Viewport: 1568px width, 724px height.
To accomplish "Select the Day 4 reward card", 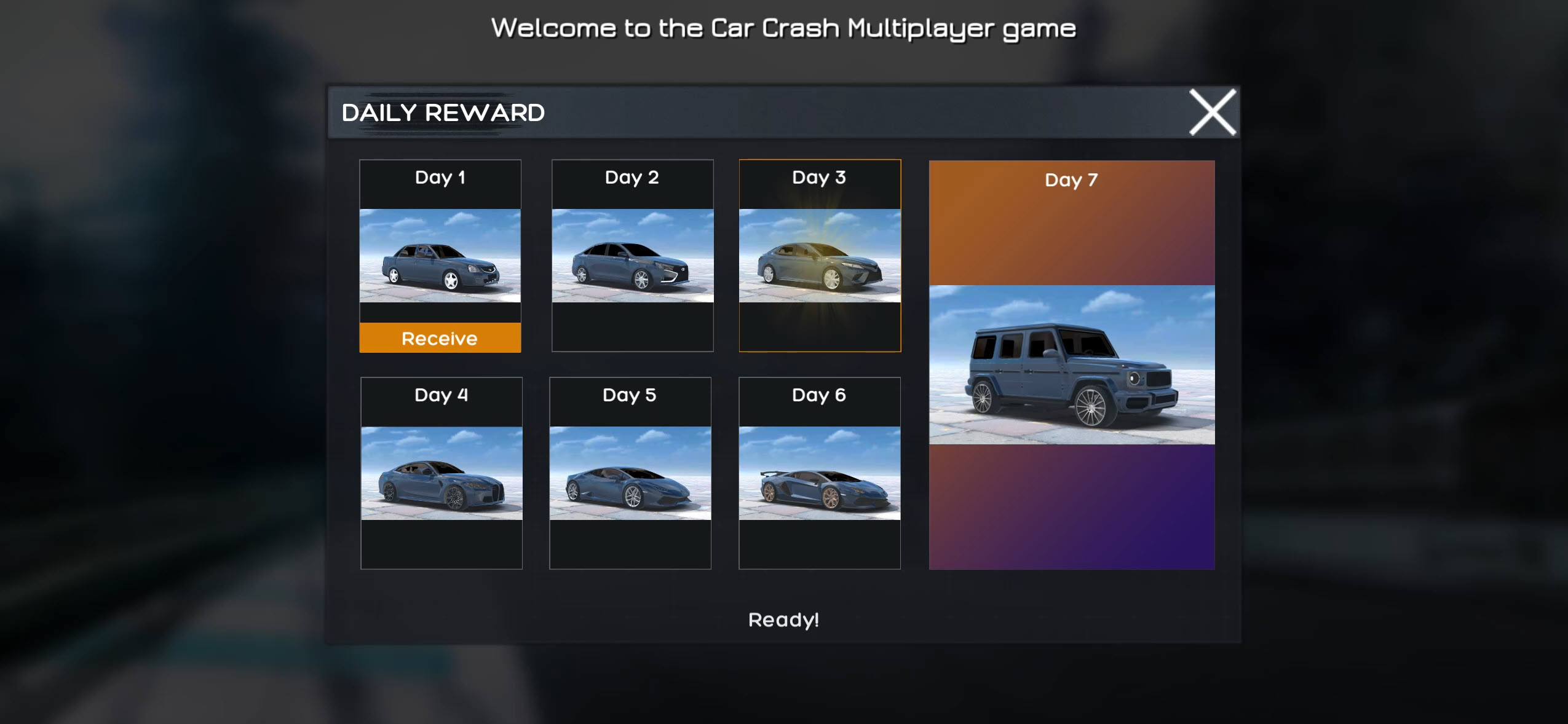I will pyautogui.click(x=440, y=476).
